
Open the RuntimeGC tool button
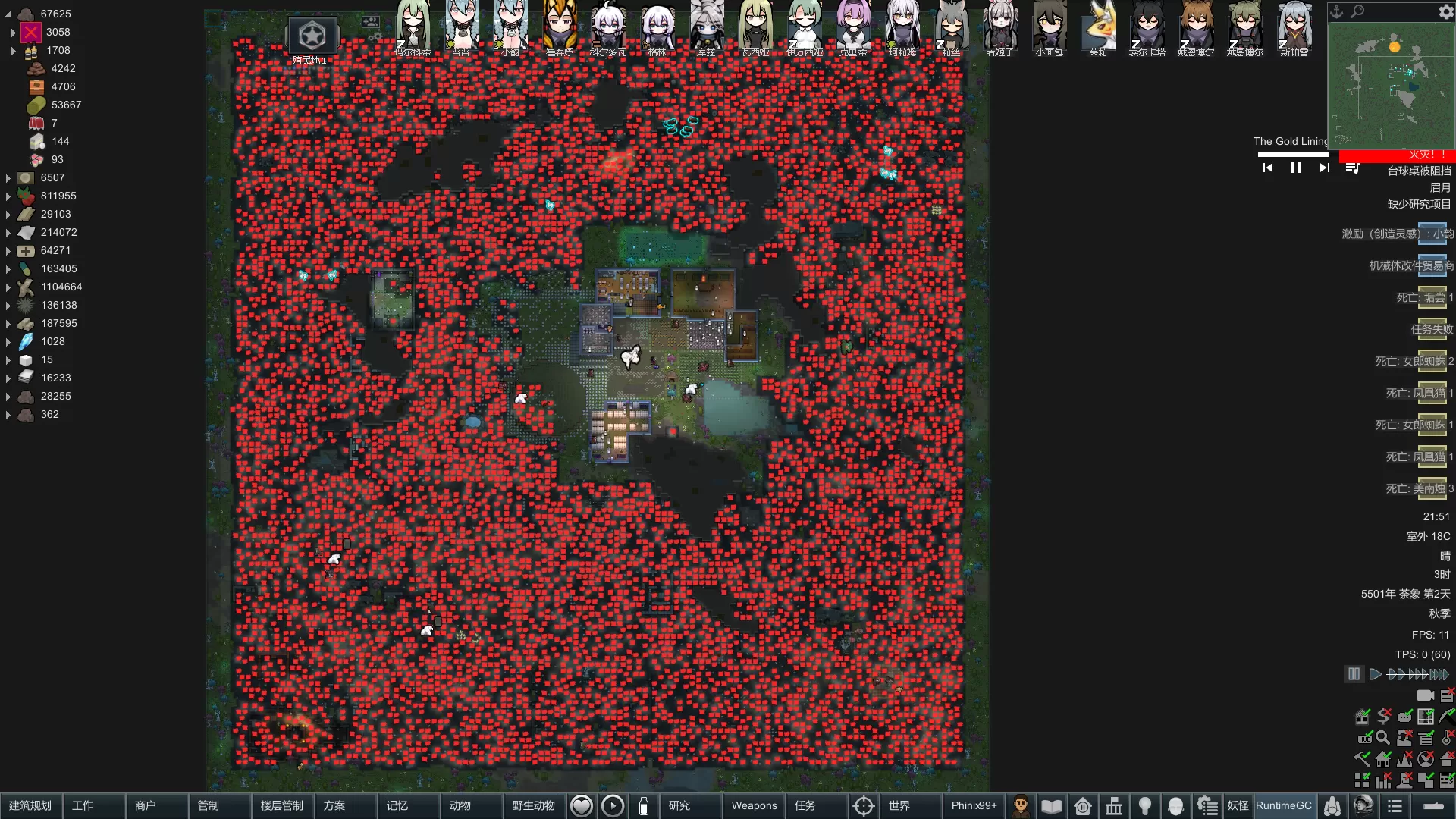1283,805
